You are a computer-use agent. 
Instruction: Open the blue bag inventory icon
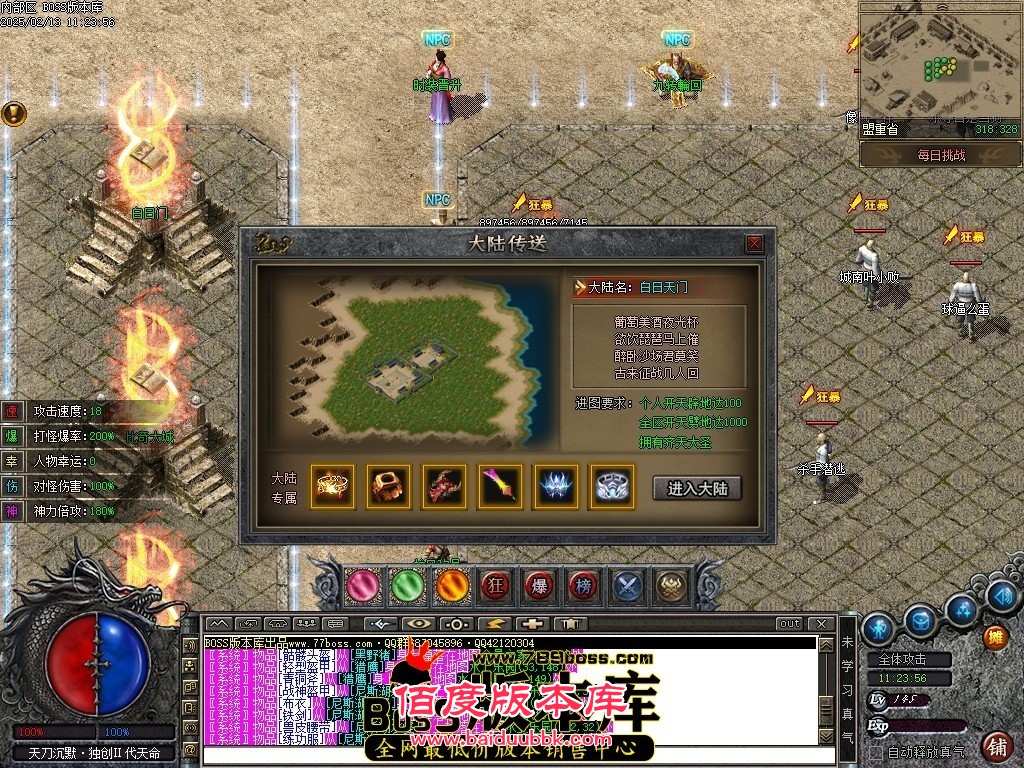tap(920, 622)
